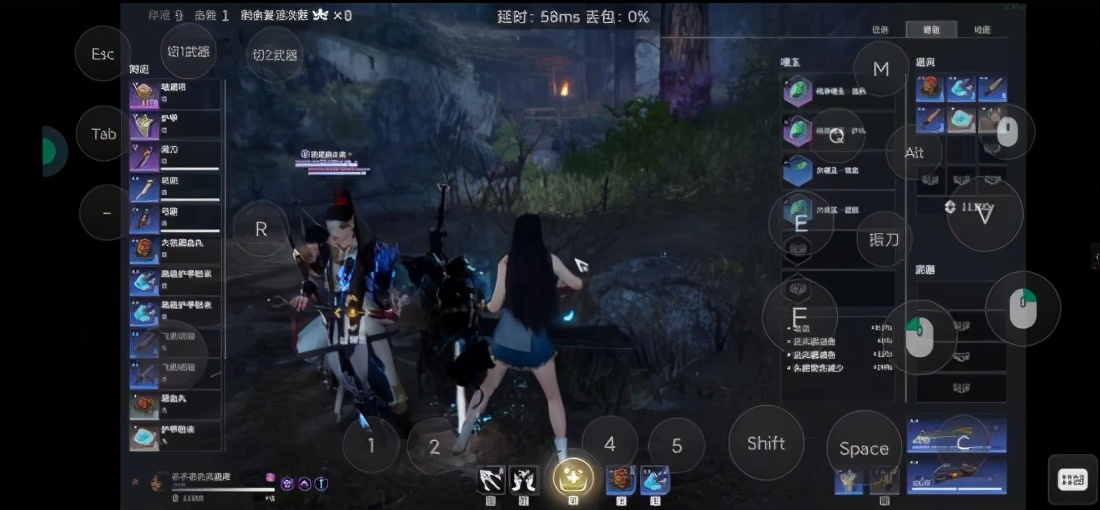Open the virtual keyboard overlay button
Screen dimensions: 1100x510
tap(1073, 480)
